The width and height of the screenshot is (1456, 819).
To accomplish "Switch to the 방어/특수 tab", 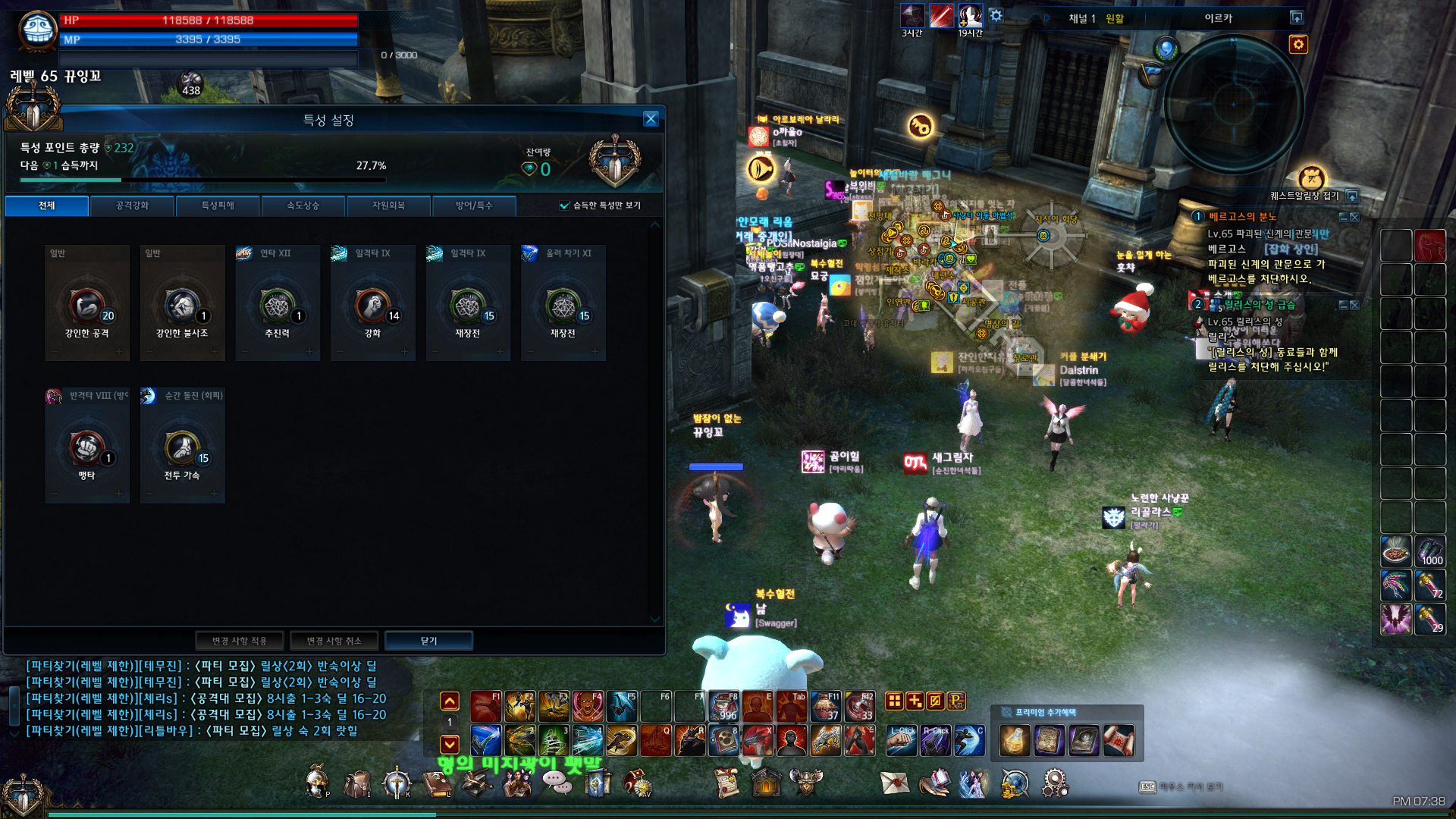I will 473,206.
